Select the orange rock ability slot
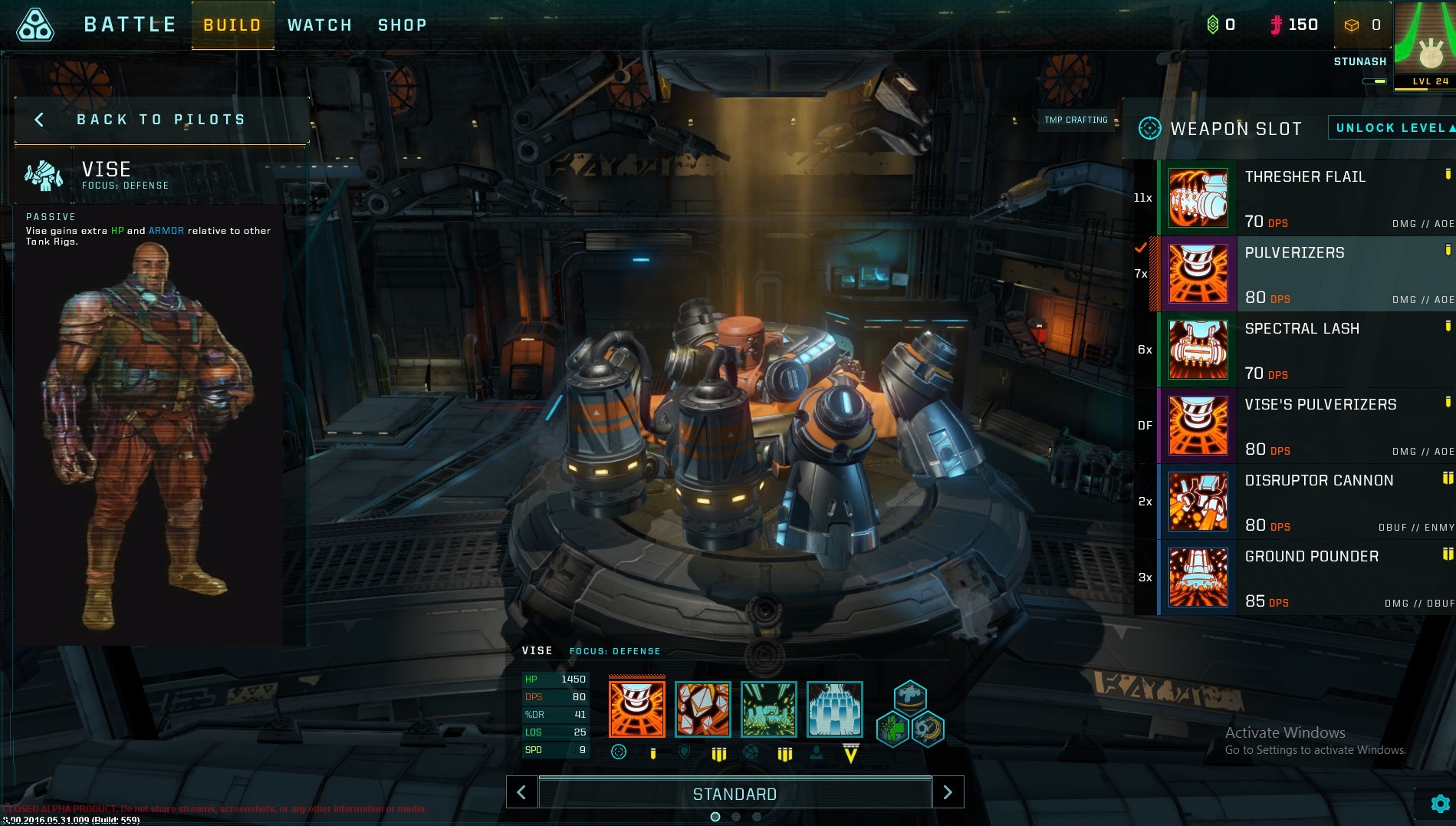 pos(702,709)
